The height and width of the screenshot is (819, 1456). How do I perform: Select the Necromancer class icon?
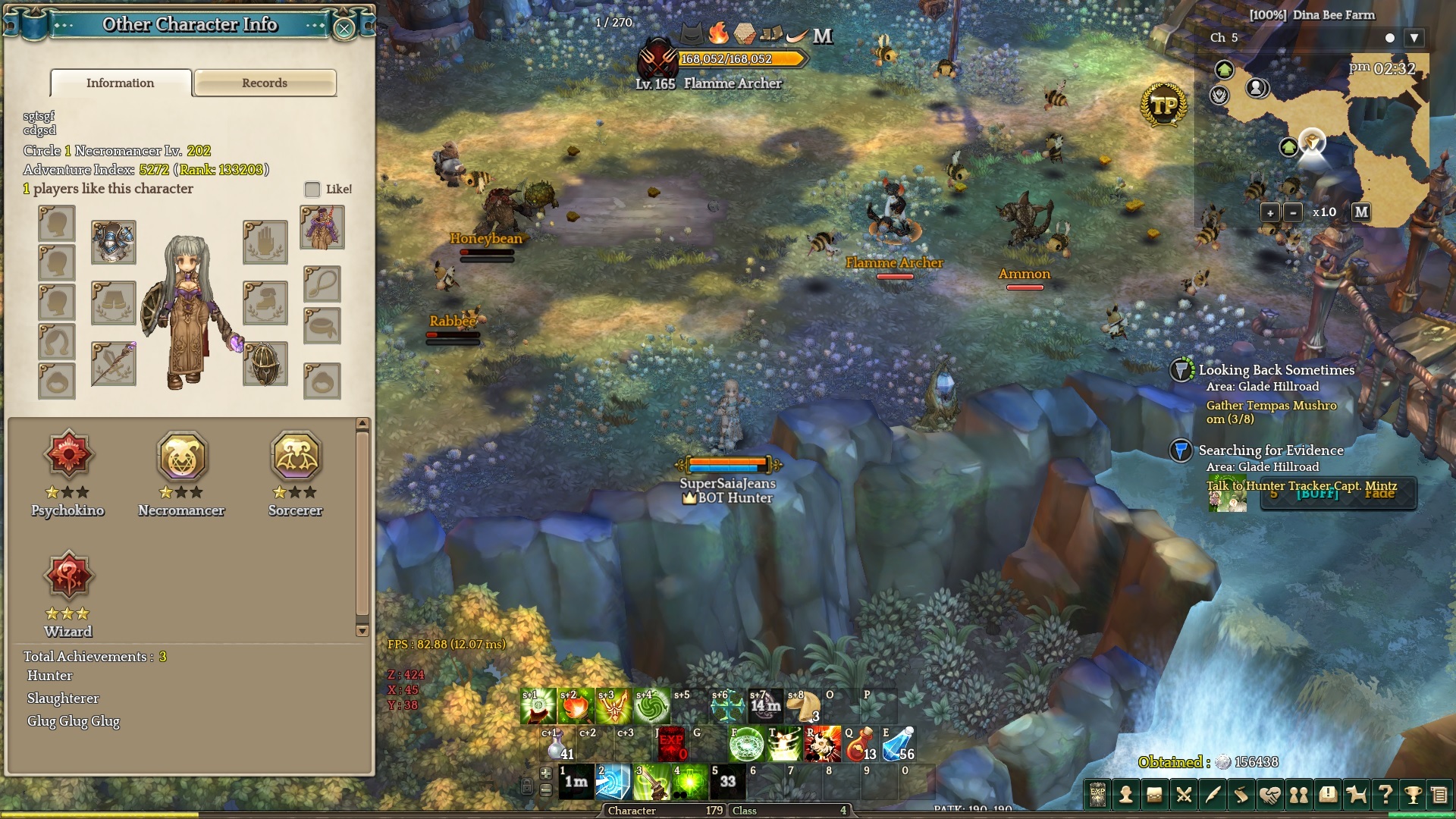coord(182,457)
